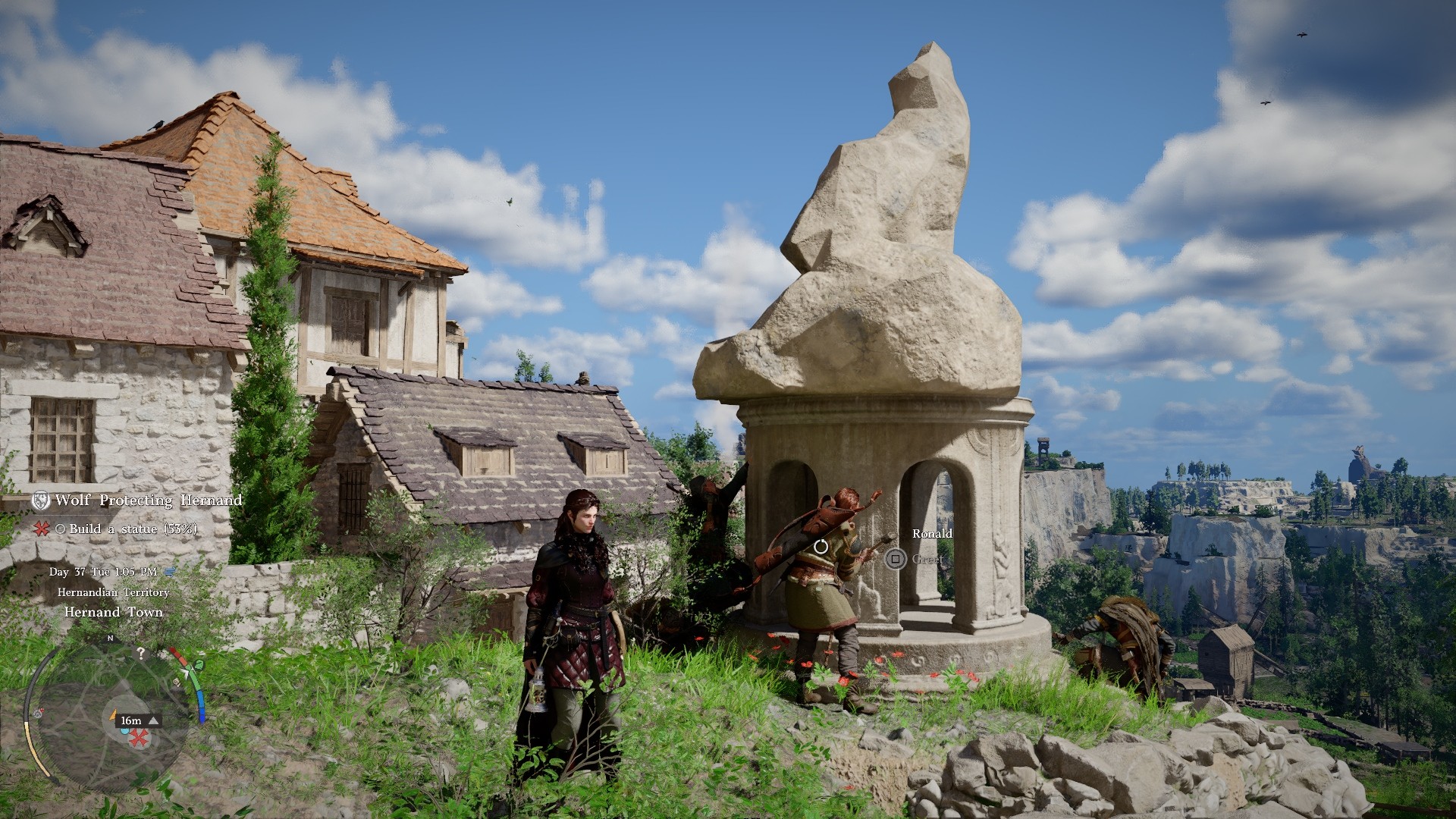Image resolution: width=1456 pixels, height=819 pixels.
Task: Click the red quest marker inside the minimap
Action: click(137, 739)
